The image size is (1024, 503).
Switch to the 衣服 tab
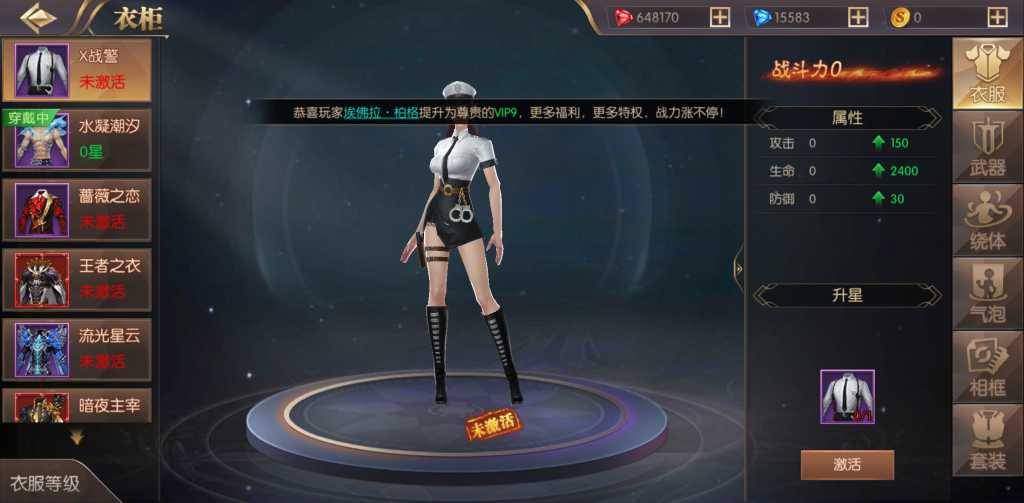pyautogui.click(x=987, y=72)
